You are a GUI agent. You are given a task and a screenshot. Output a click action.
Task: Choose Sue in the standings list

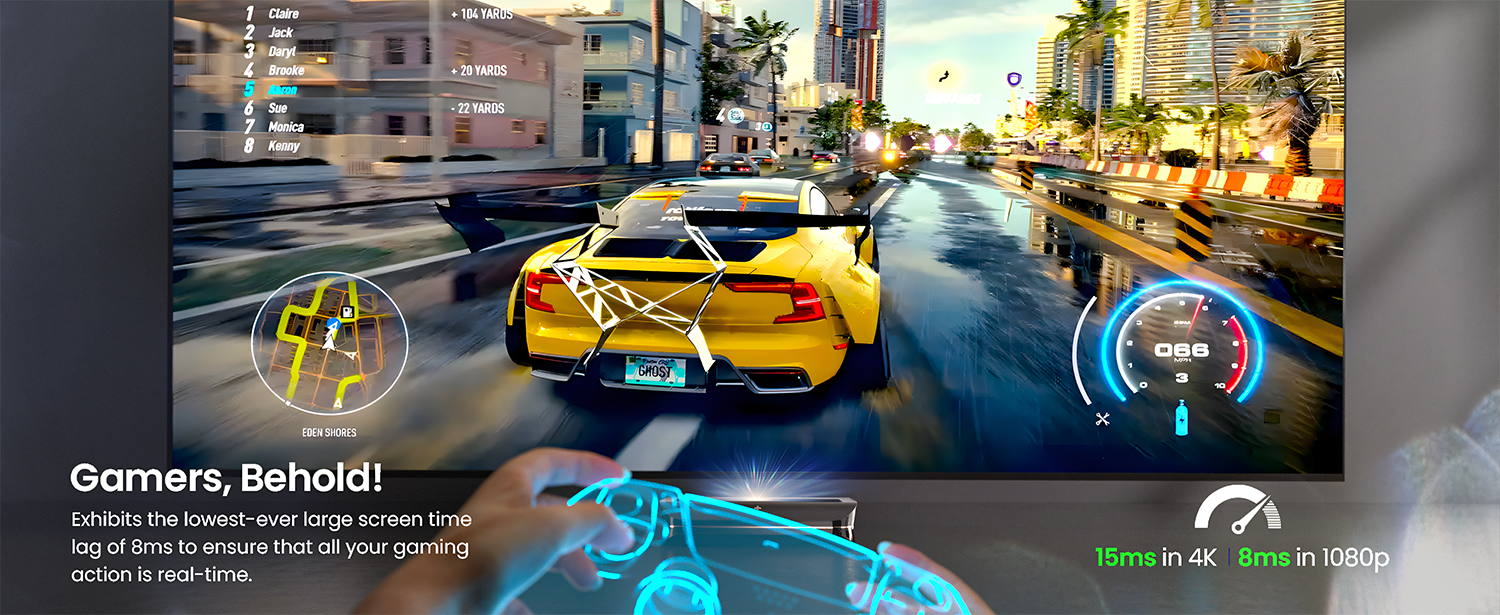click(x=278, y=108)
